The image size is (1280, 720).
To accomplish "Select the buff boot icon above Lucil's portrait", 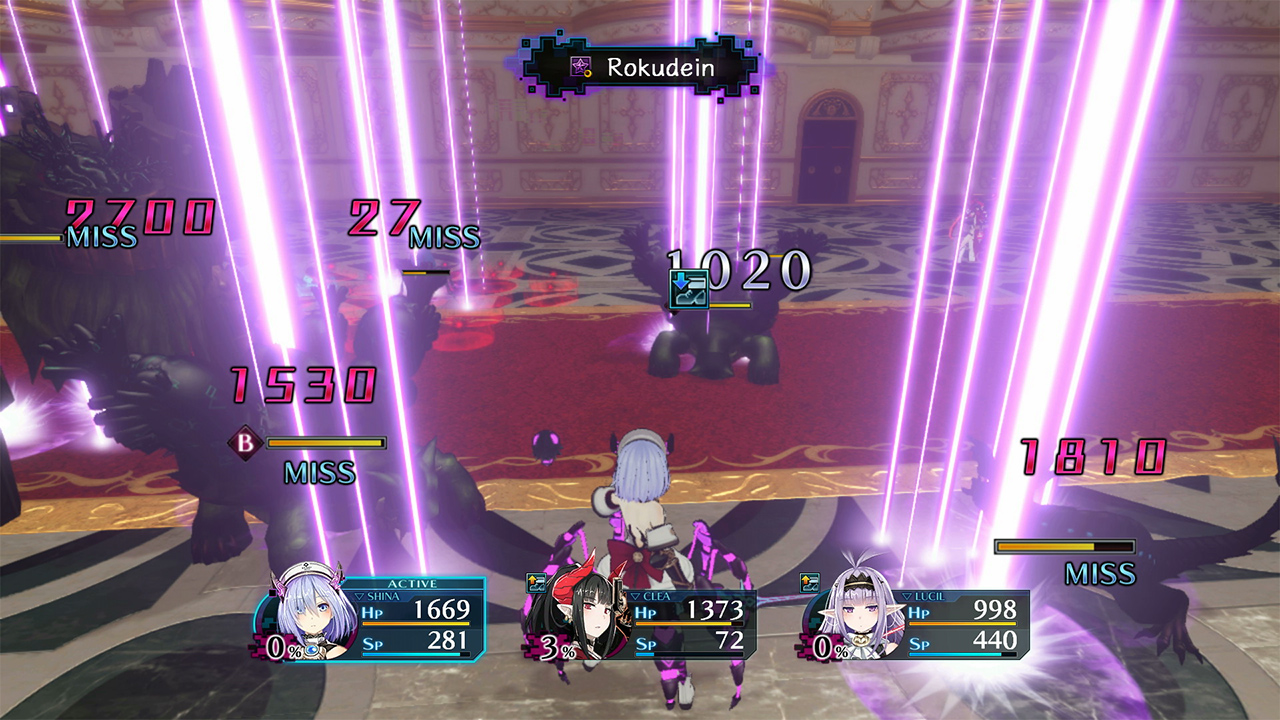I will pyautogui.click(x=808, y=581).
